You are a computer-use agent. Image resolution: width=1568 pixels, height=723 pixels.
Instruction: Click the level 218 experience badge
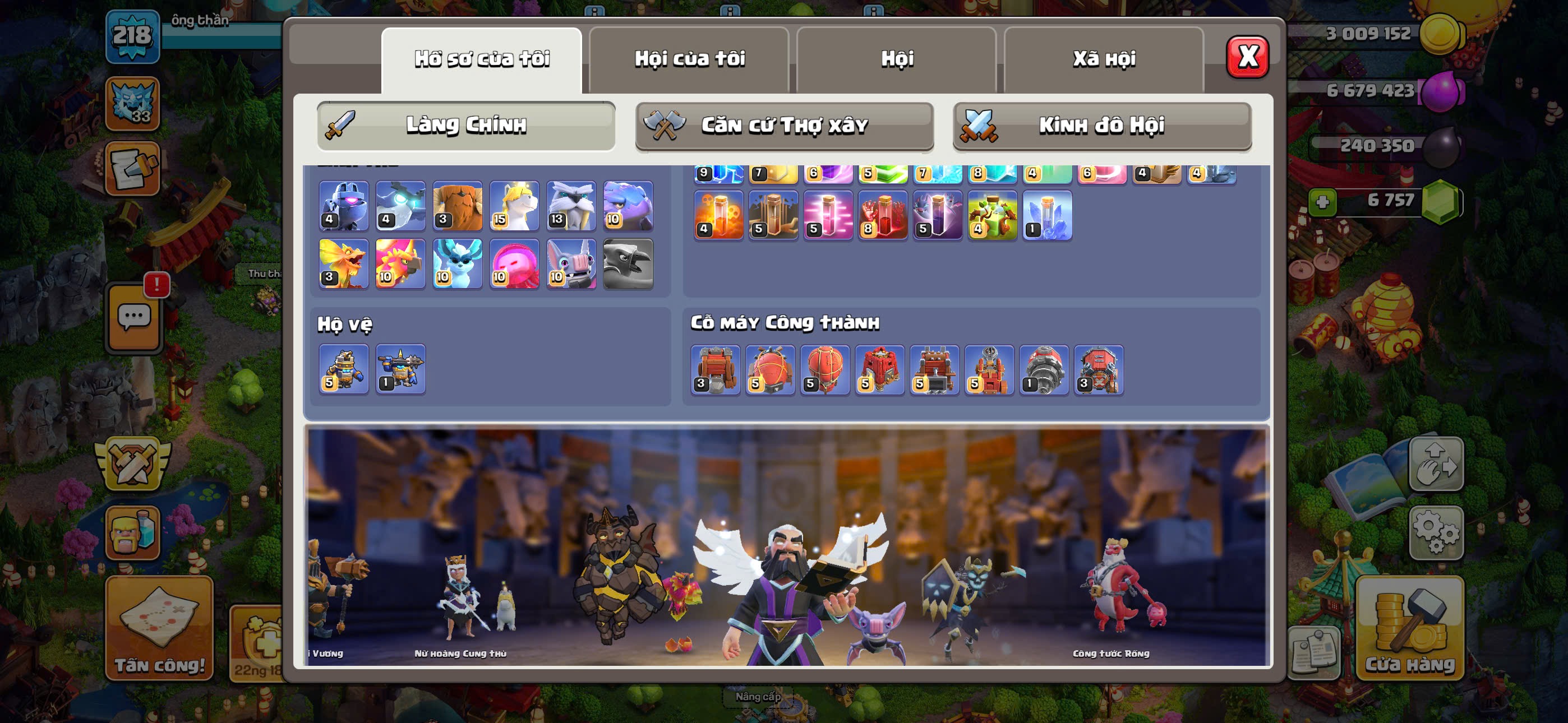coord(133,36)
